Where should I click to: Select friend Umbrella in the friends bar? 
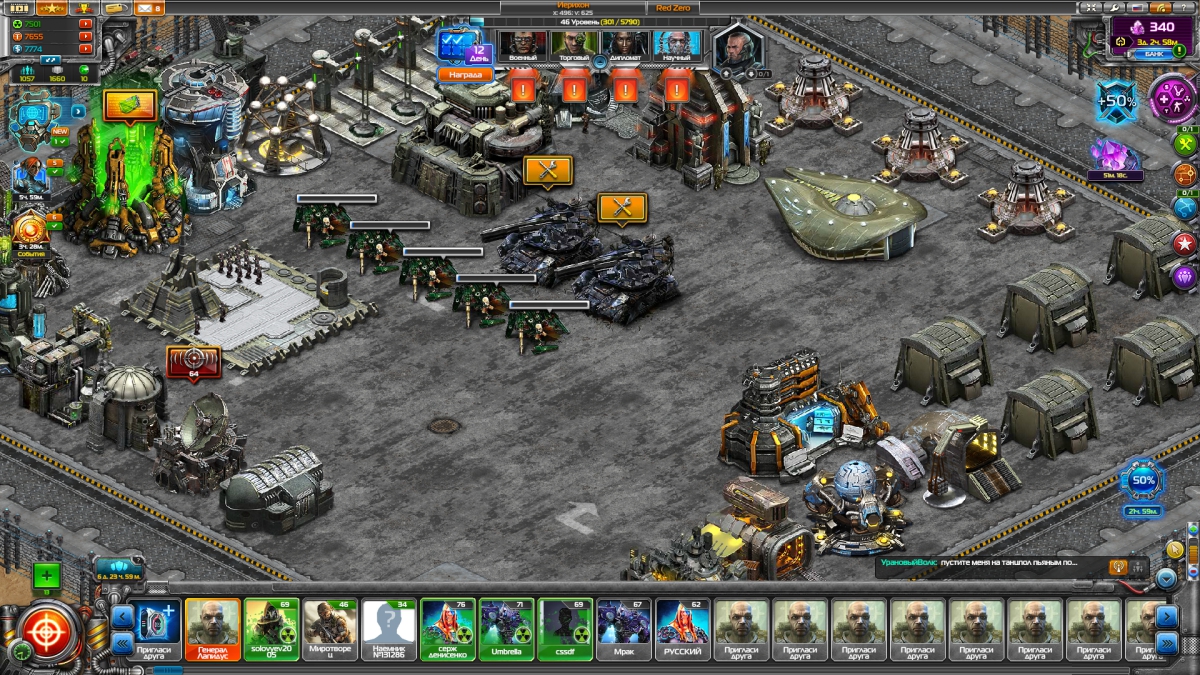[x=506, y=629]
